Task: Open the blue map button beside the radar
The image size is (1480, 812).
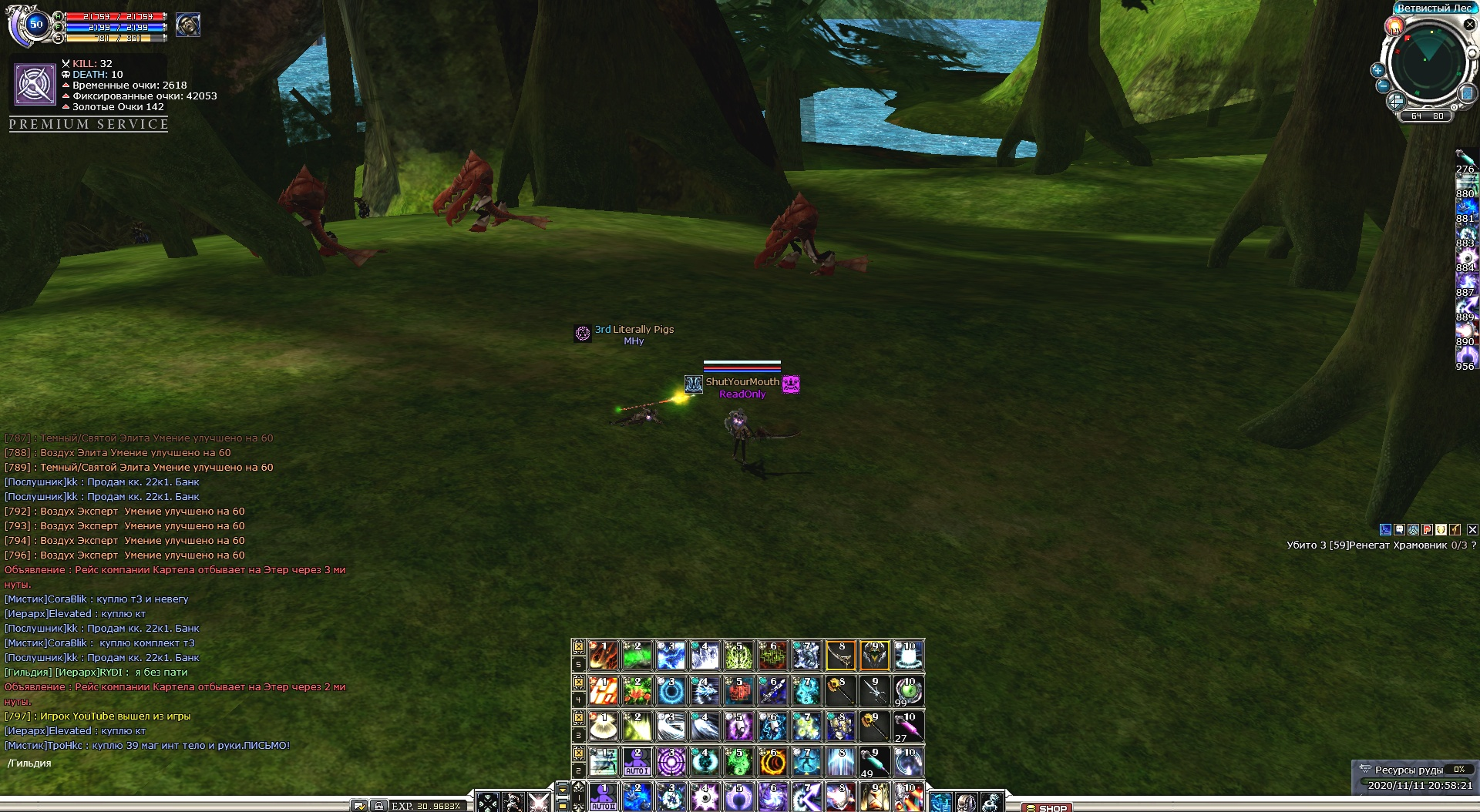Action: point(1467,93)
